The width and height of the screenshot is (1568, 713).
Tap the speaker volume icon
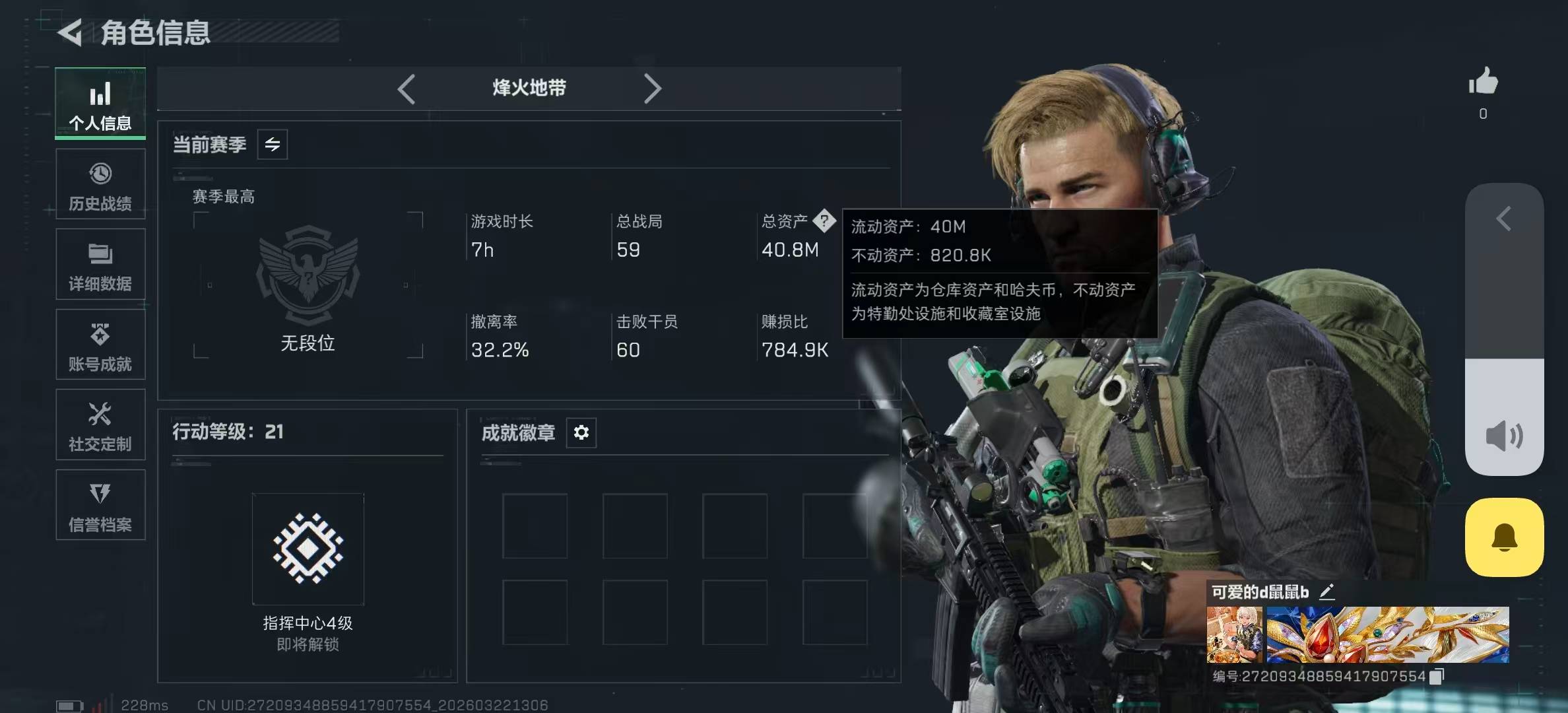pos(1504,436)
